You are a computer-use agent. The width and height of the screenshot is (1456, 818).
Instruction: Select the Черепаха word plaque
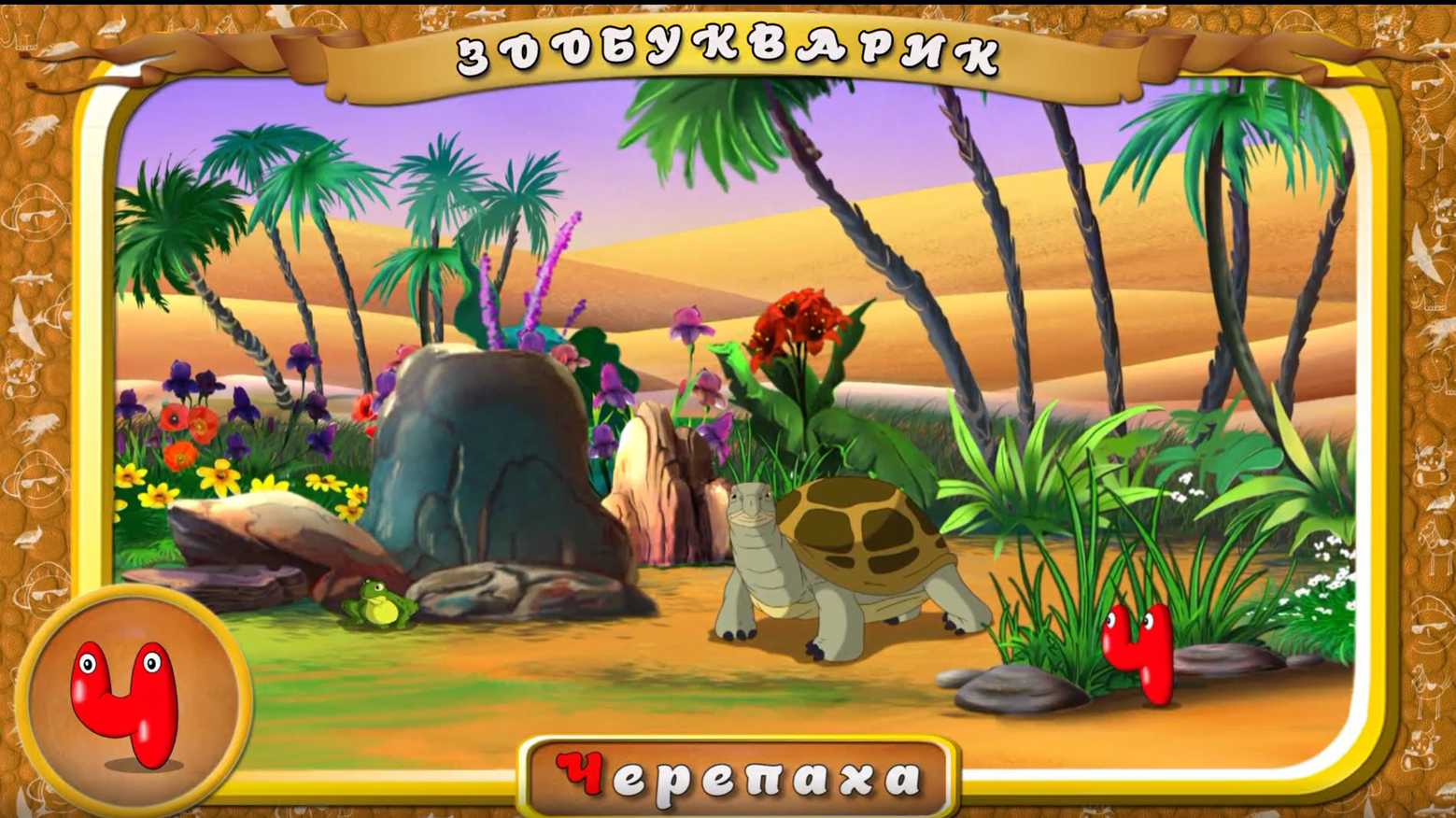[x=737, y=777]
